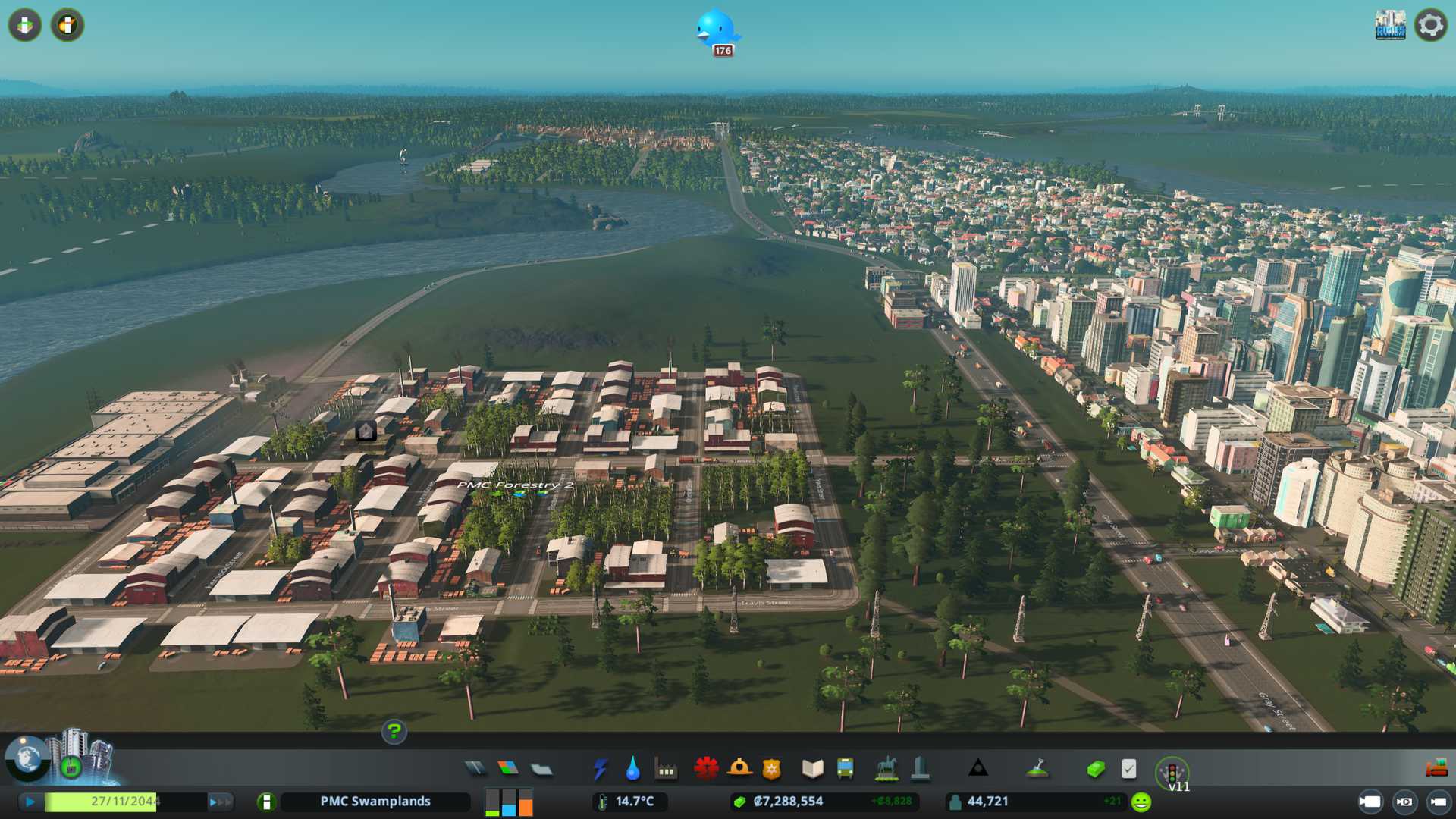Activate the bulldozer tool

[x=1436, y=769]
